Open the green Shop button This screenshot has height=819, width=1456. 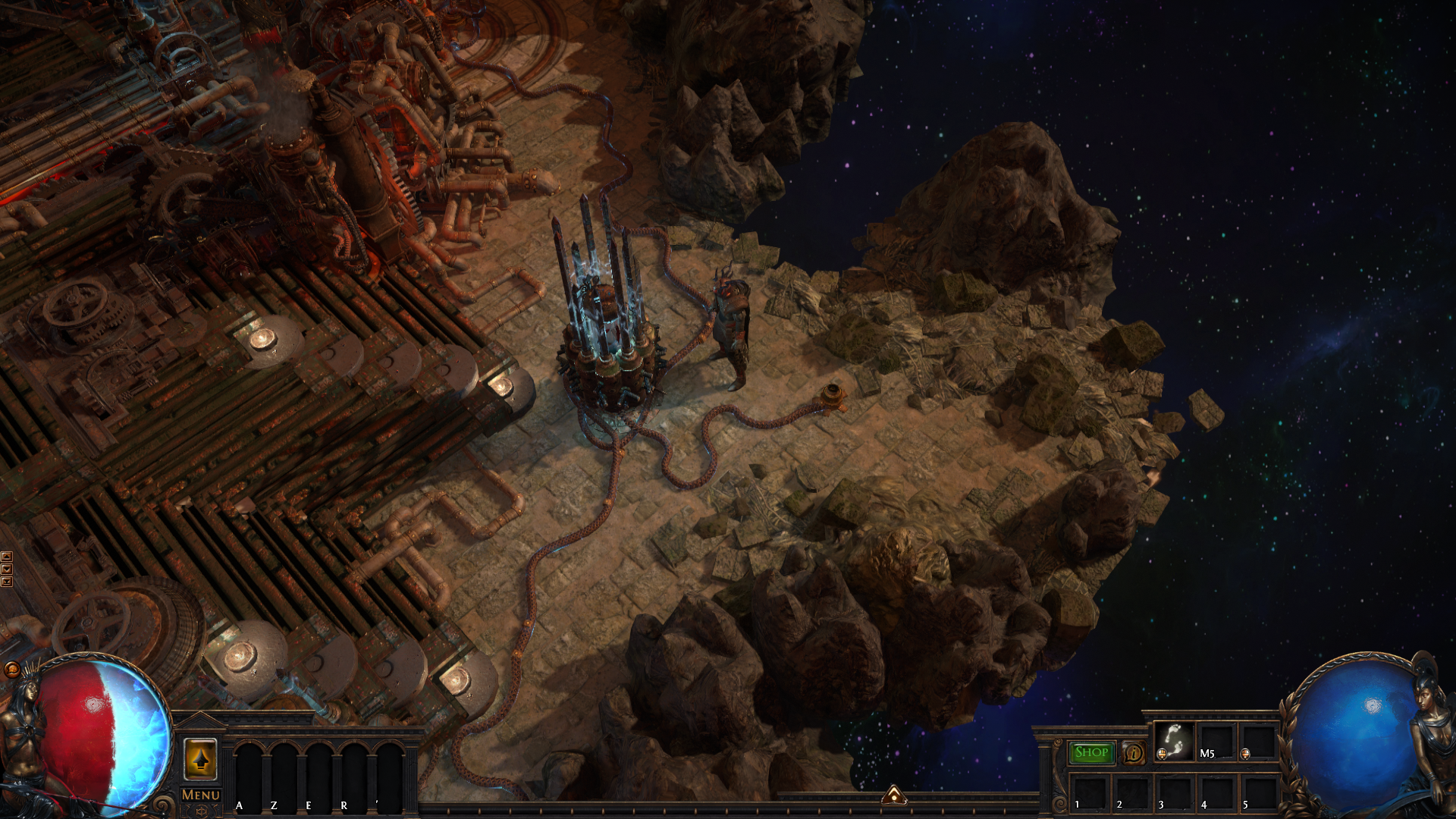[1091, 752]
